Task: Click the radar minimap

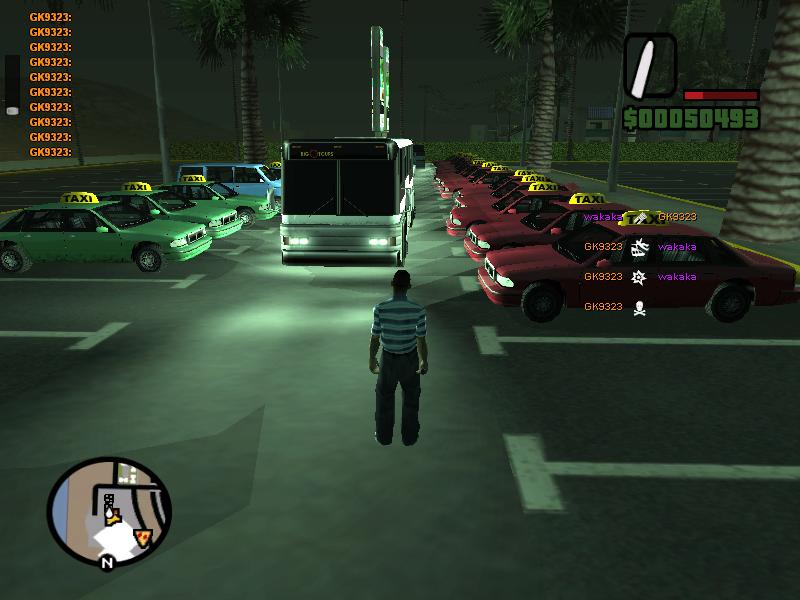Action: point(109,511)
